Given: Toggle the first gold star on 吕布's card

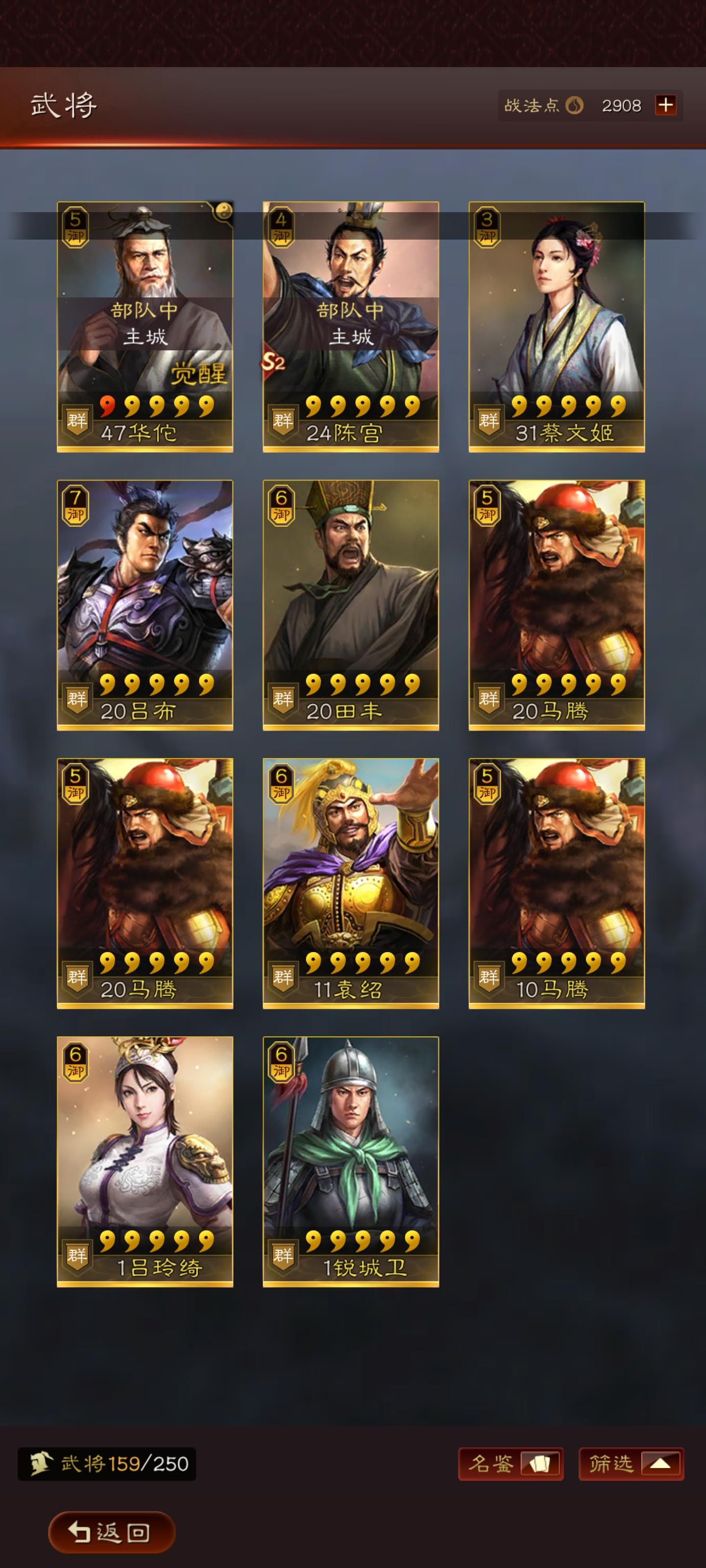Looking at the screenshot, I should pyautogui.click(x=107, y=684).
